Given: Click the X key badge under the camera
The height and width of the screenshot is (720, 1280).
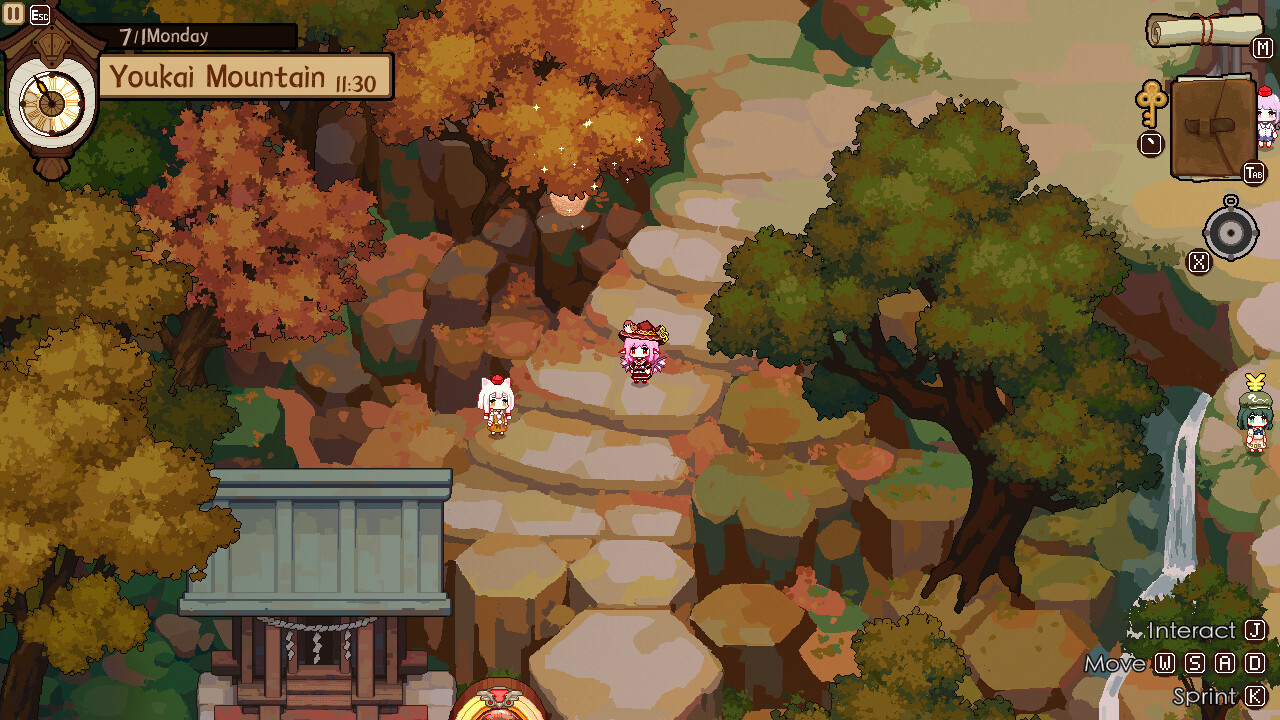Looking at the screenshot, I should pos(1200,263).
